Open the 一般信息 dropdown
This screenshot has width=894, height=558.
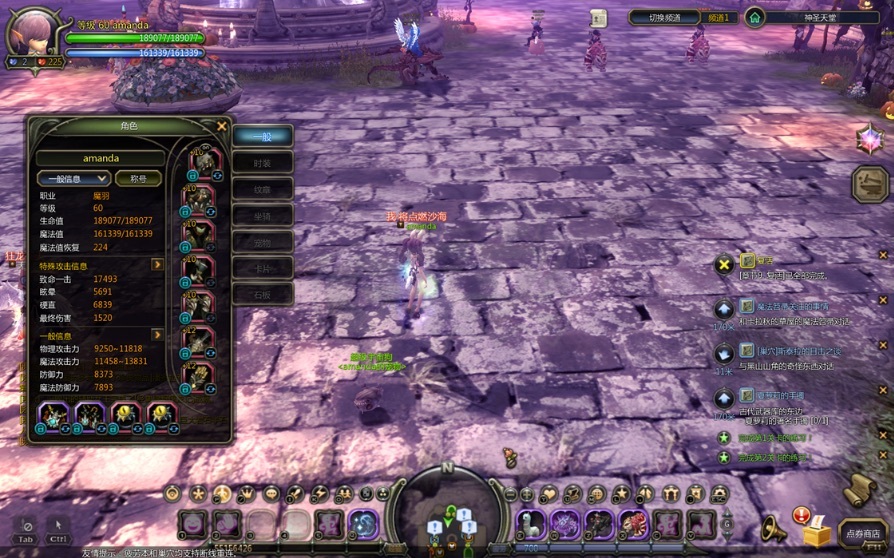tap(74, 179)
